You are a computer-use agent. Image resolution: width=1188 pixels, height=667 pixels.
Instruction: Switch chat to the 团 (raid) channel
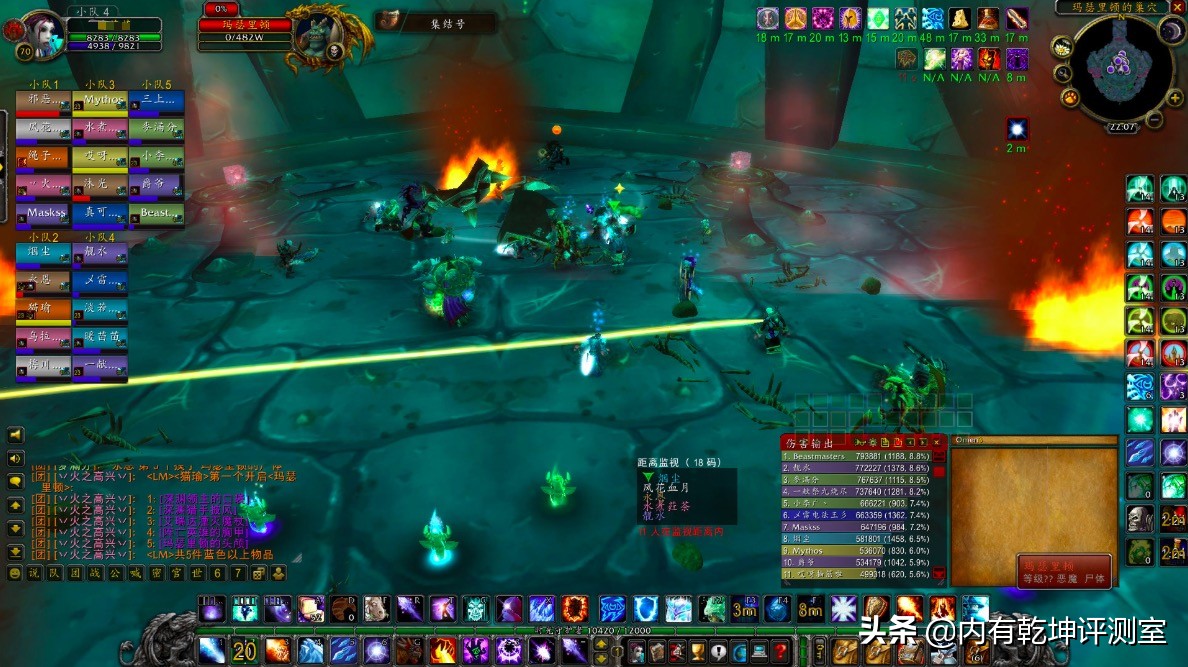tap(75, 573)
